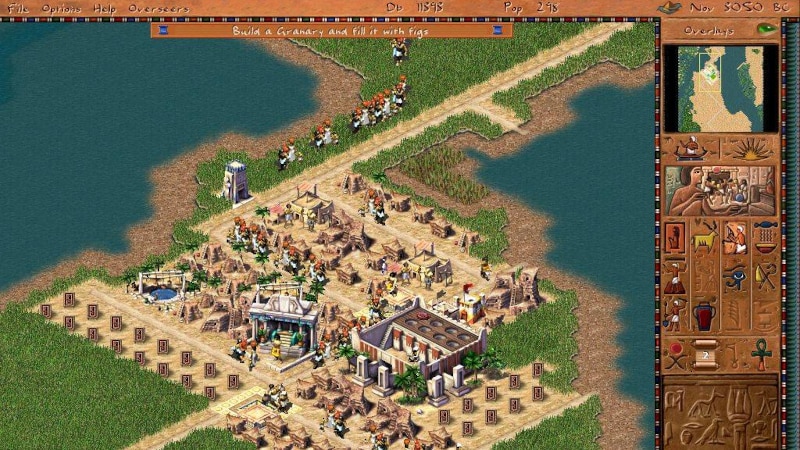Select the red-highlighted housing build icon
The height and width of the screenshot is (450, 800).
click(675, 237)
